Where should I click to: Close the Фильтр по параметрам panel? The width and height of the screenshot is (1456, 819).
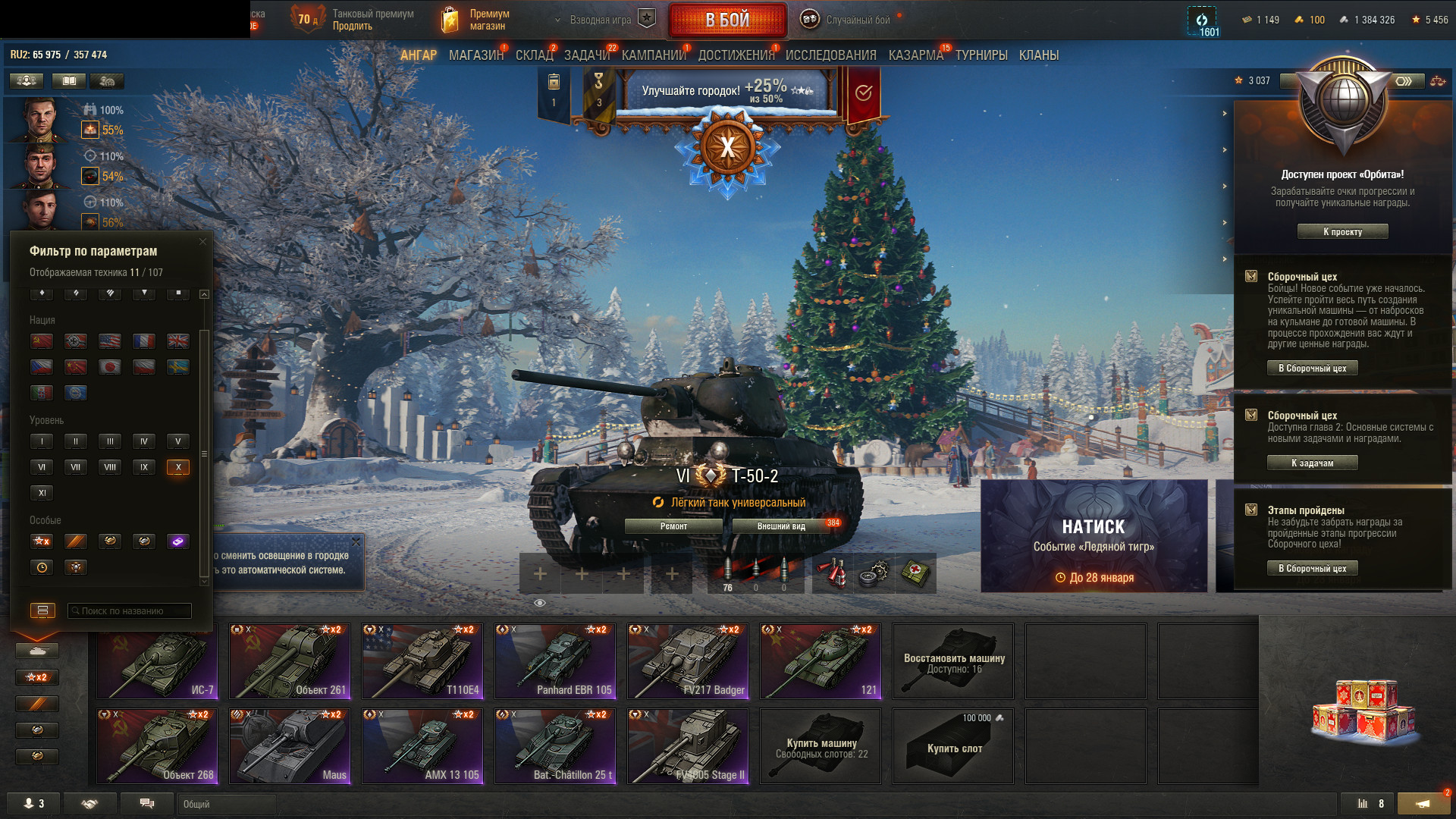(x=202, y=242)
